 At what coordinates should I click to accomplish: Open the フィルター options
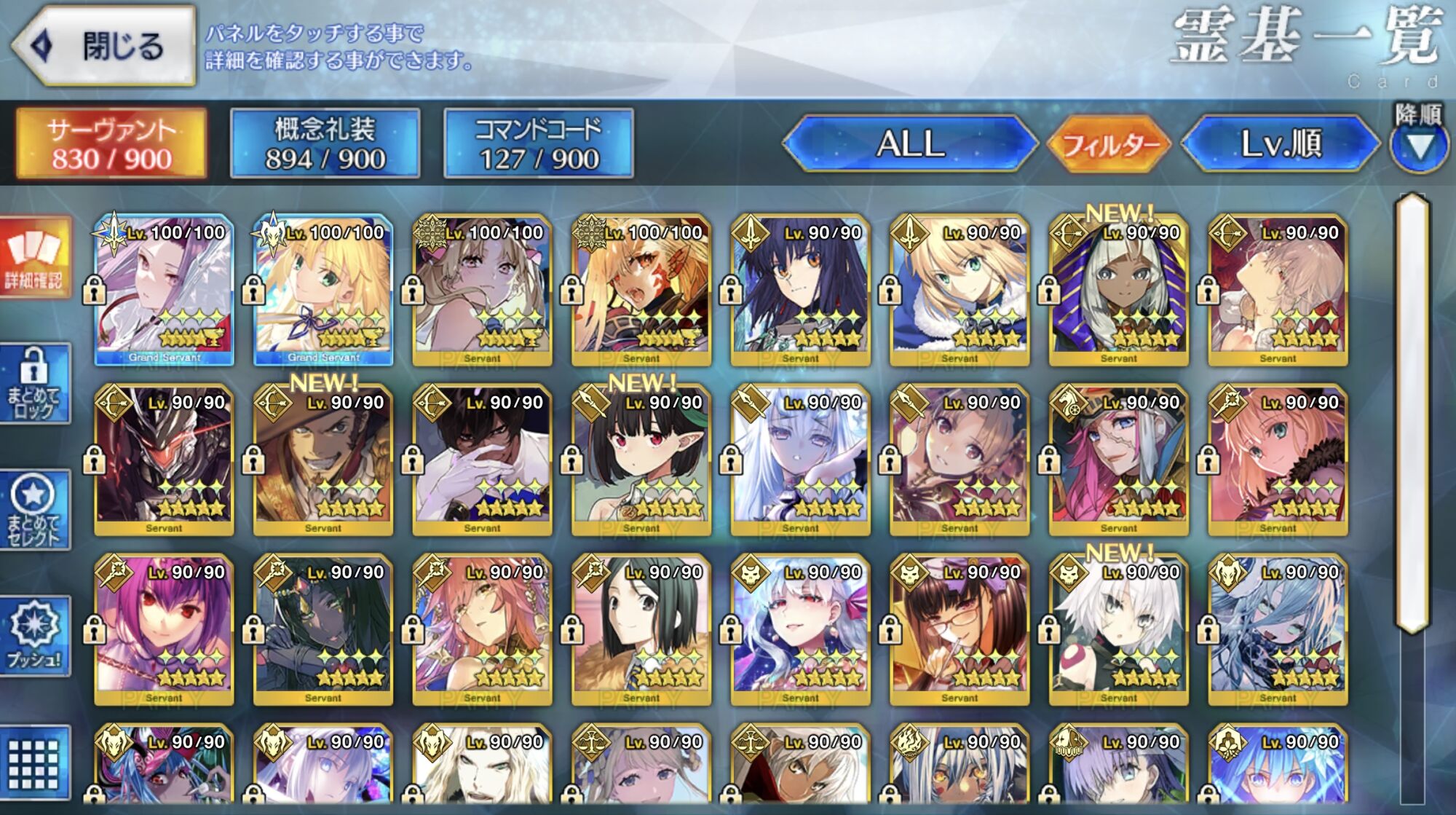pos(1109,145)
